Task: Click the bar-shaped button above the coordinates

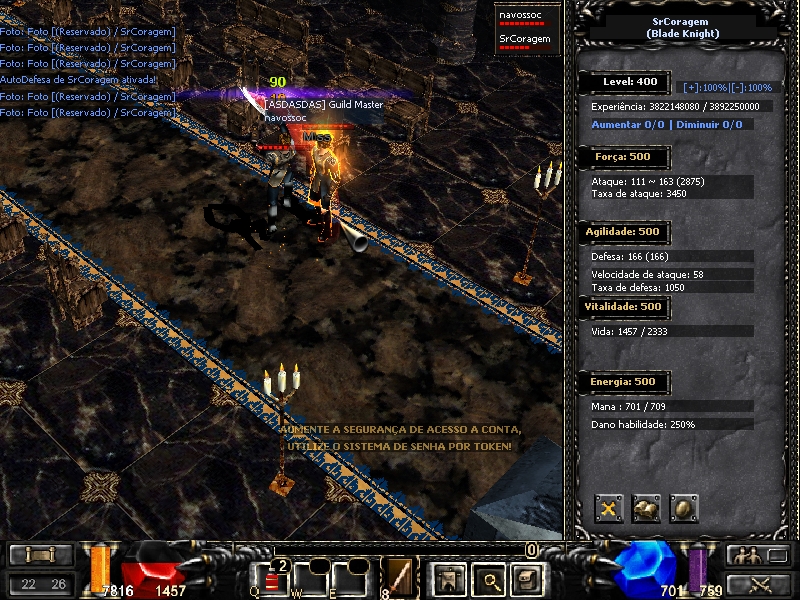Action: pyautogui.click(x=40, y=555)
